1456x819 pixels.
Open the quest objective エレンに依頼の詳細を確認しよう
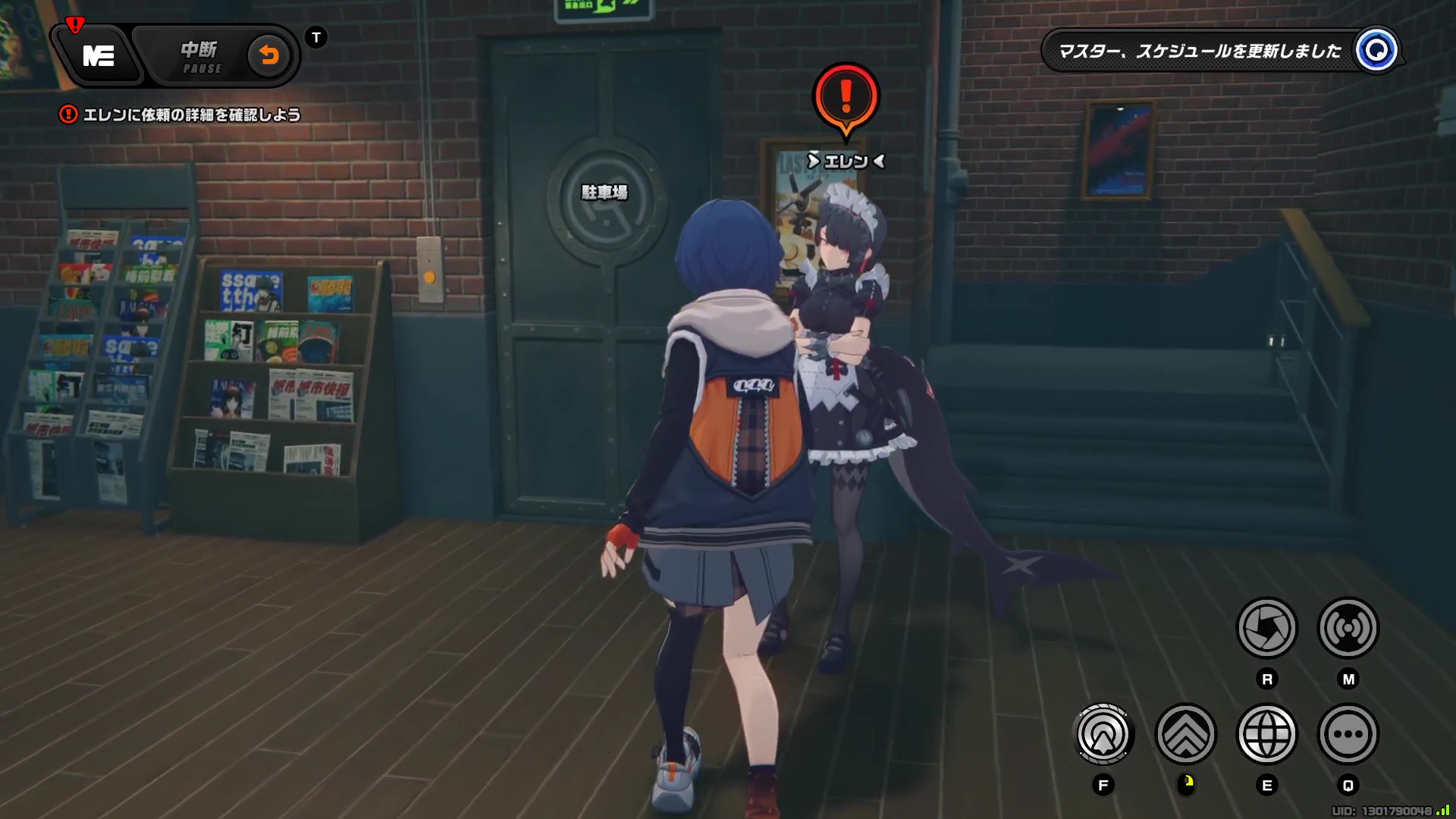(192, 115)
